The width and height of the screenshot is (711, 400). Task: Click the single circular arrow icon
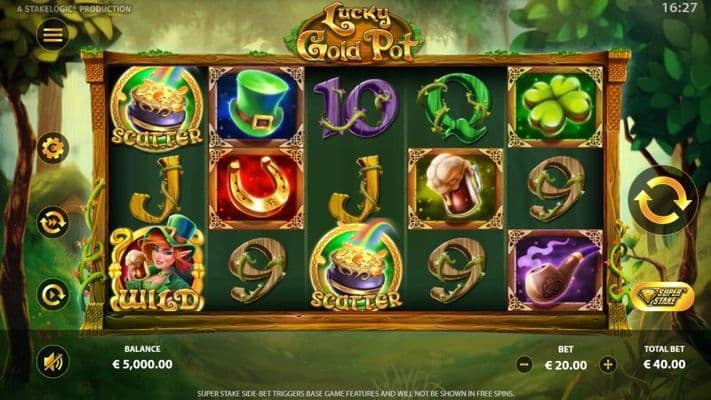pyautogui.click(x=53, y=294)
